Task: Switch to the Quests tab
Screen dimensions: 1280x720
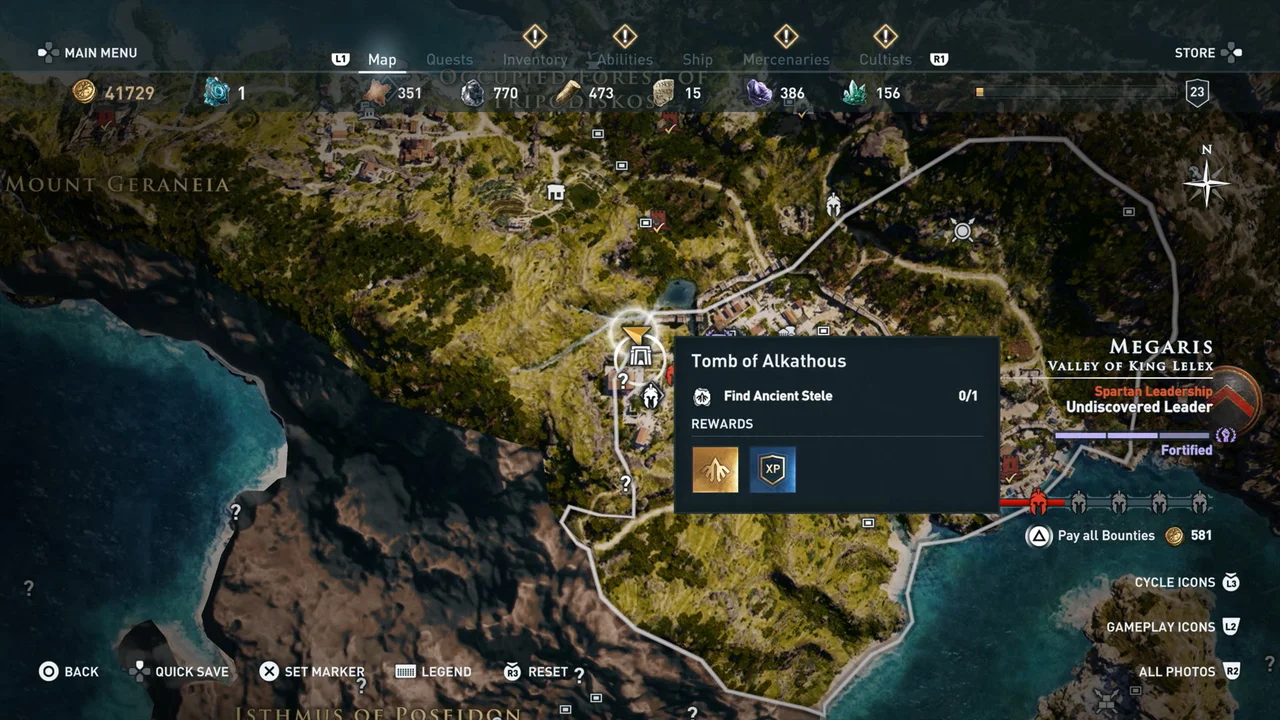Action: [449, 60]
